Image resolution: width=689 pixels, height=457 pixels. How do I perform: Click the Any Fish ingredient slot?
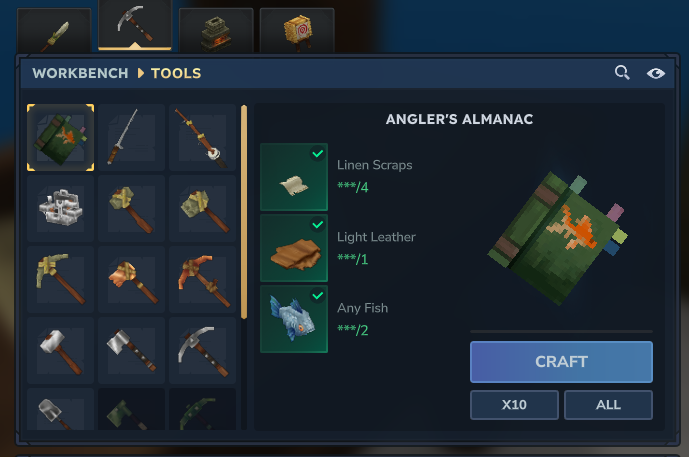point(294,318)
